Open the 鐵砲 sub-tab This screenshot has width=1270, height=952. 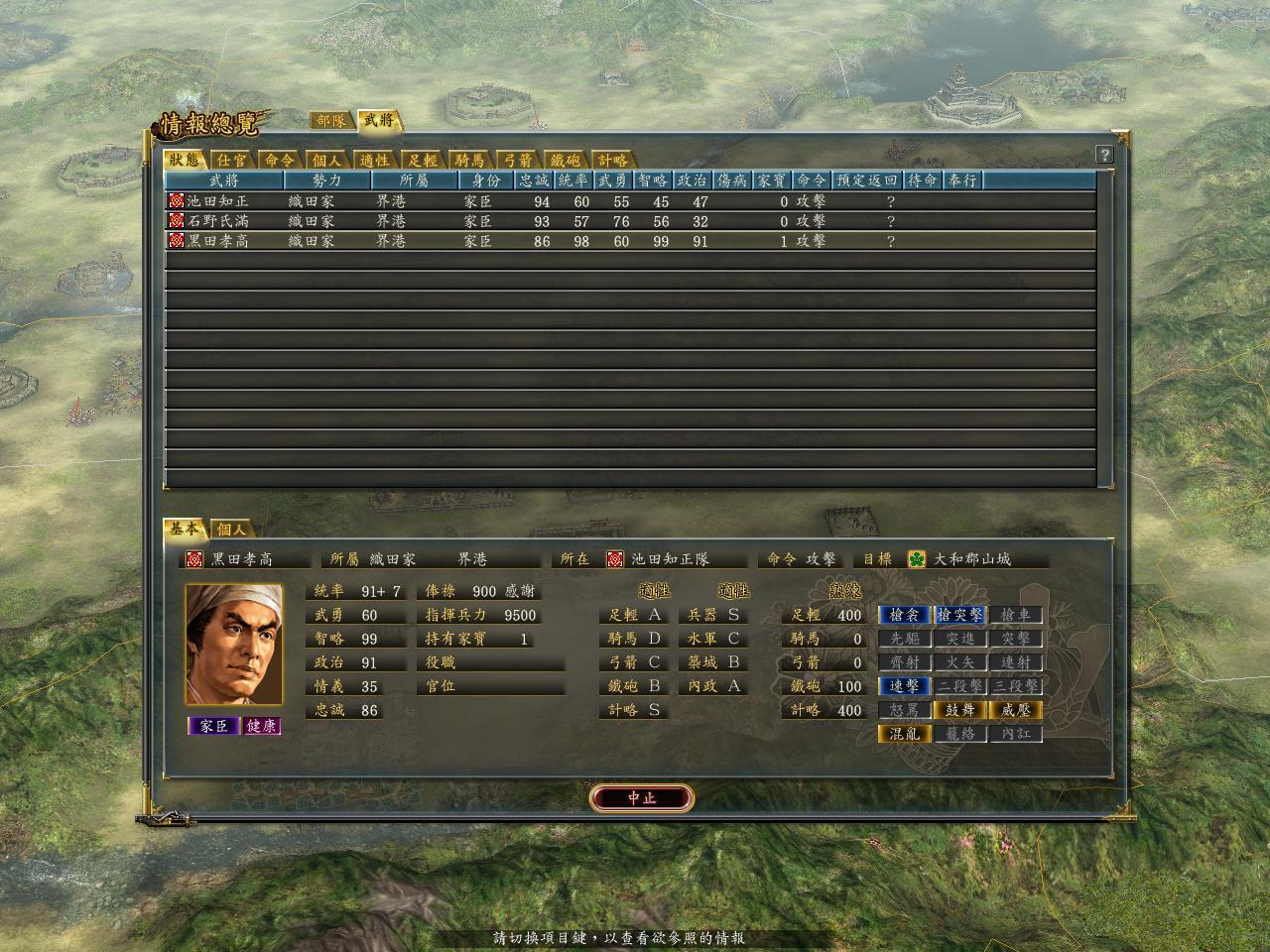[x=566, y=161]
